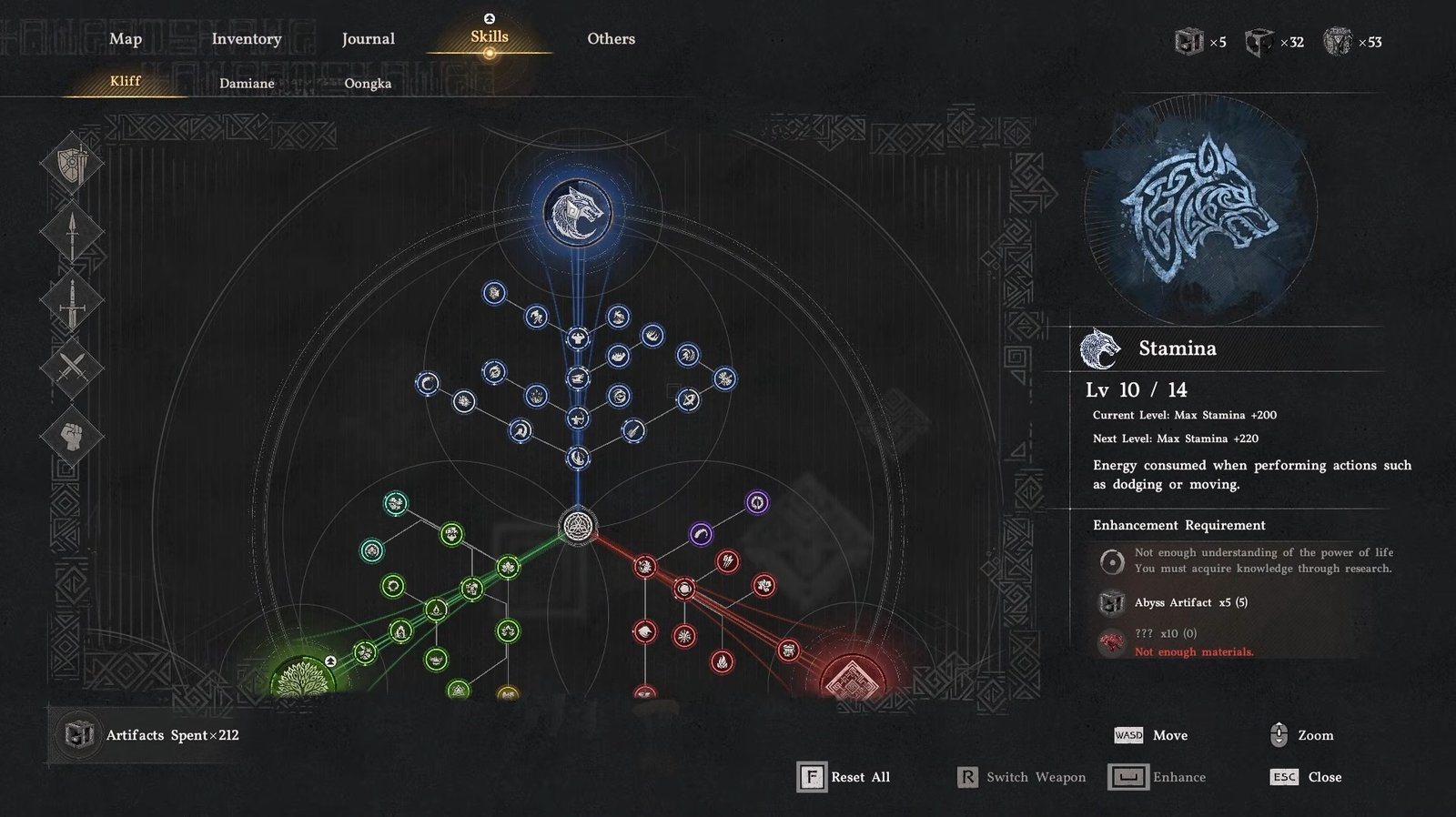Pick the crossed swords weapon category
Screen dimensions: 1456x817
click(71, 368)
